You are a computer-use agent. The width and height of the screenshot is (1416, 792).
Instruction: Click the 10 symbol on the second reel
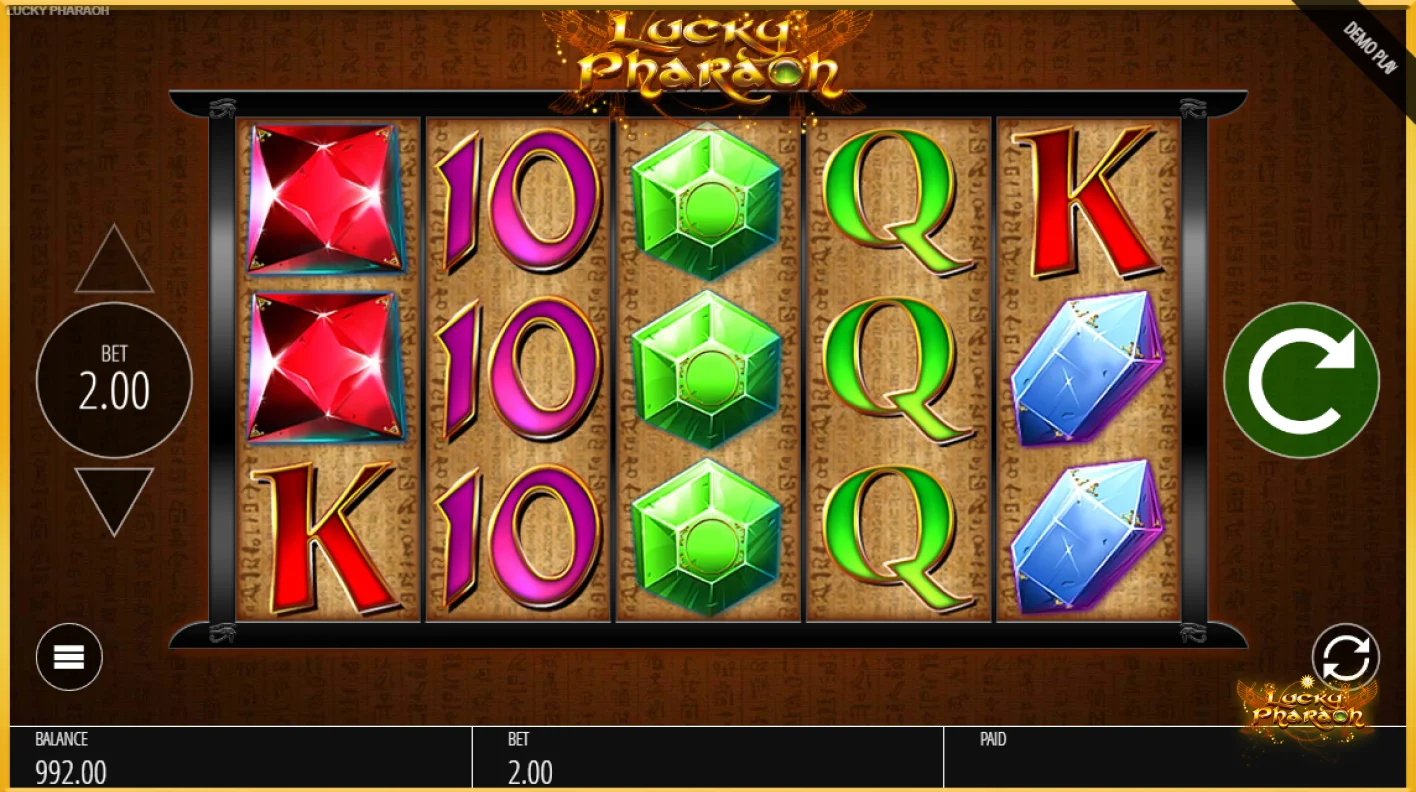pyautogui.click(x=516, y=200)
